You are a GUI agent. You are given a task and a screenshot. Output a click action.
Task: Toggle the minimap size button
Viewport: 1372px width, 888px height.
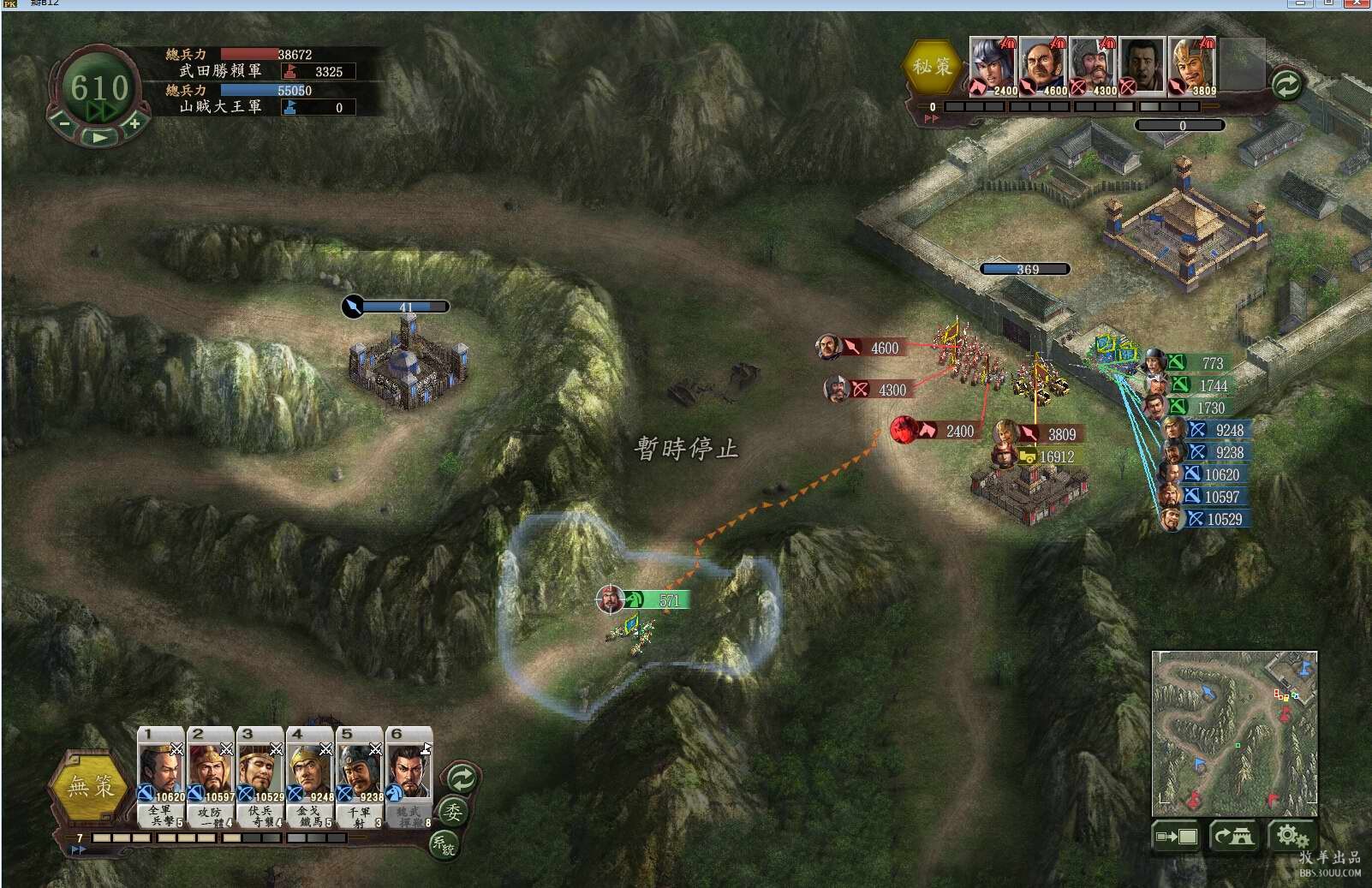[x=1177, y=836]
